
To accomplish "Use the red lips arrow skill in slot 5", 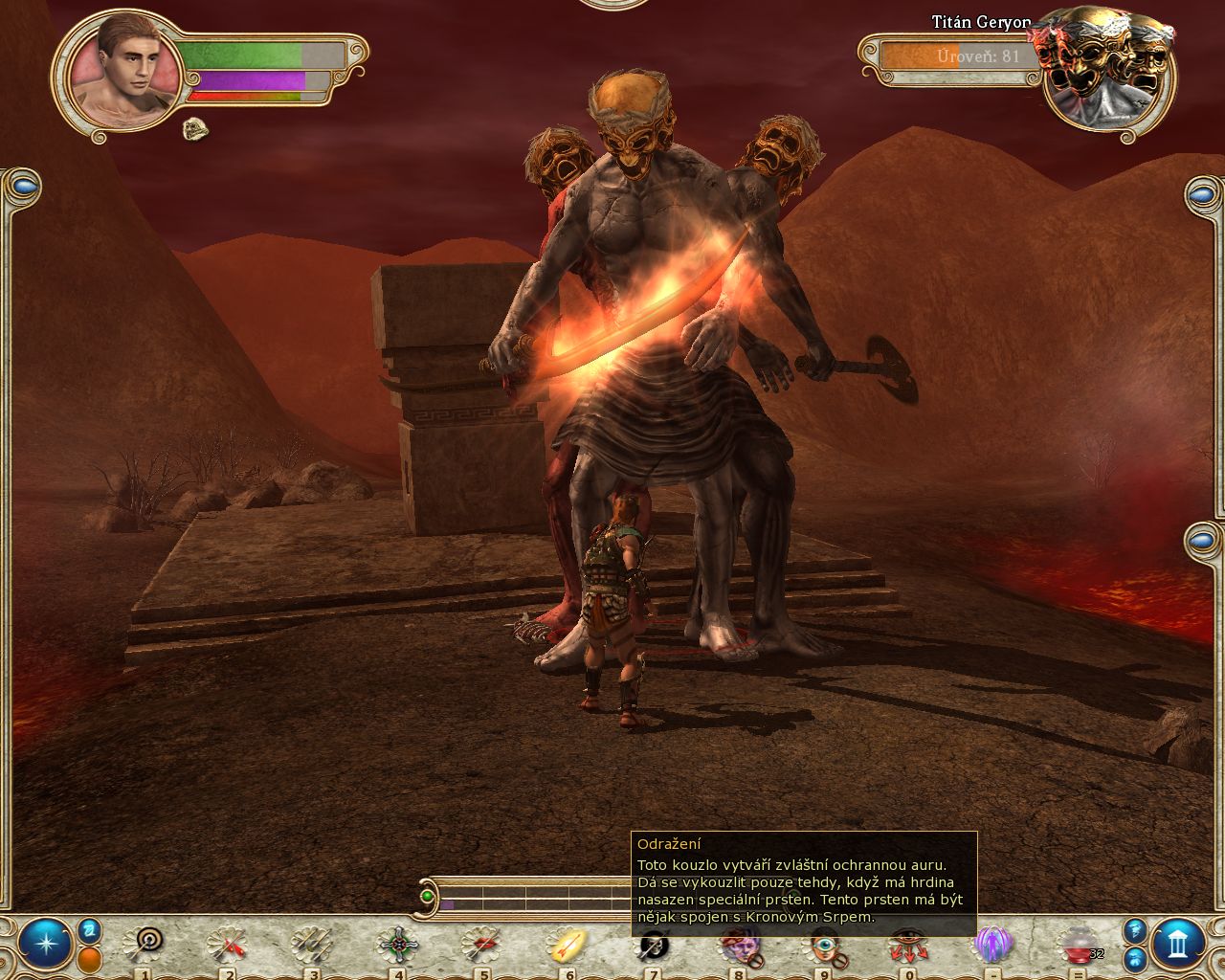I will click(481, 946).
